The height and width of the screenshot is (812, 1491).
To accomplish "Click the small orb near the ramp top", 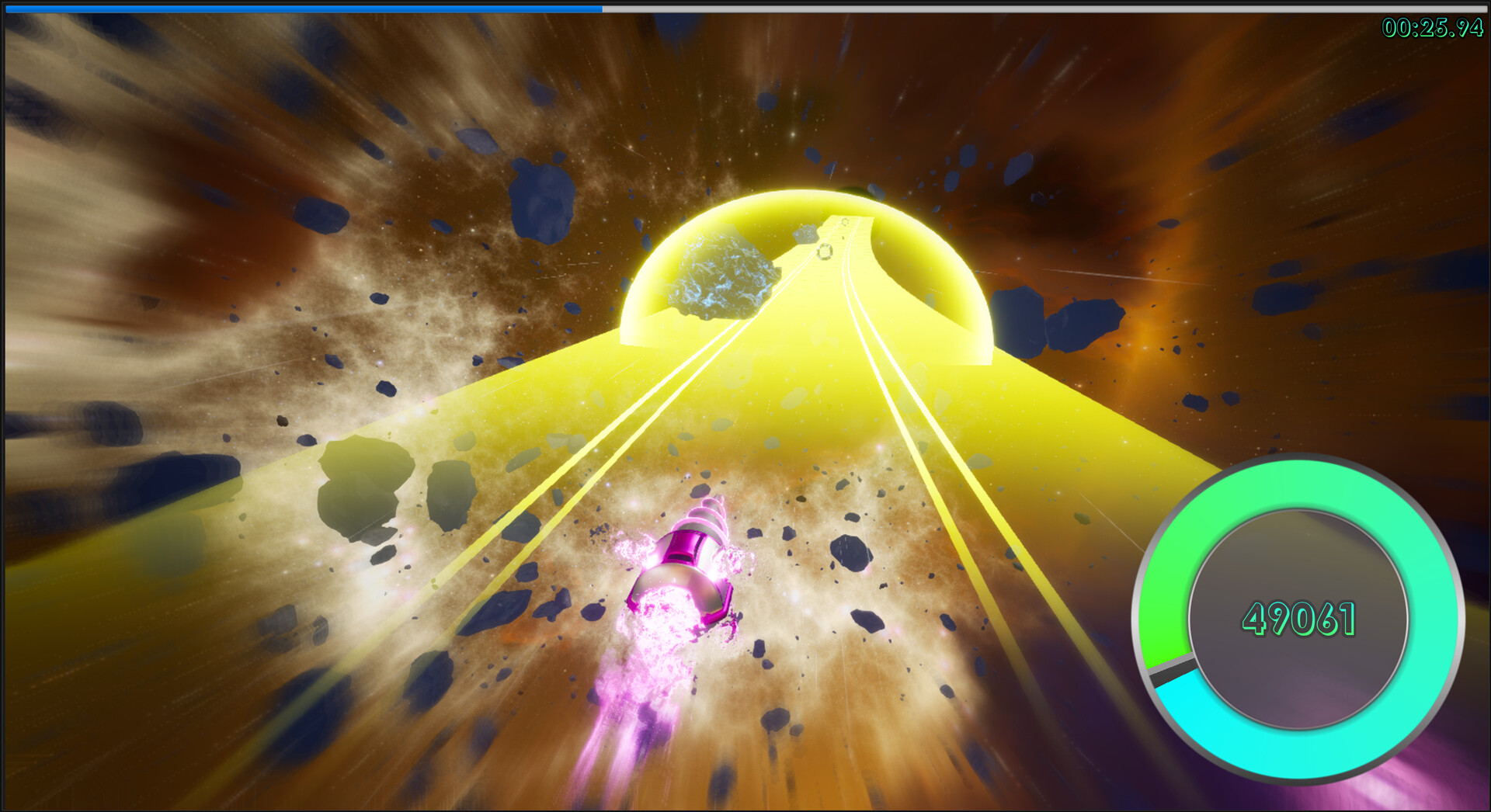I will coord(845,221).
